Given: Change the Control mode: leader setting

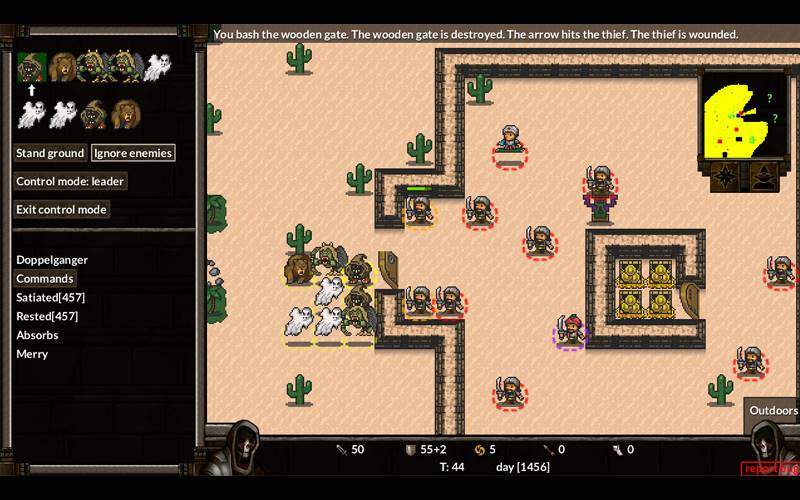Looking at the screenshot, I should point(70,181).
